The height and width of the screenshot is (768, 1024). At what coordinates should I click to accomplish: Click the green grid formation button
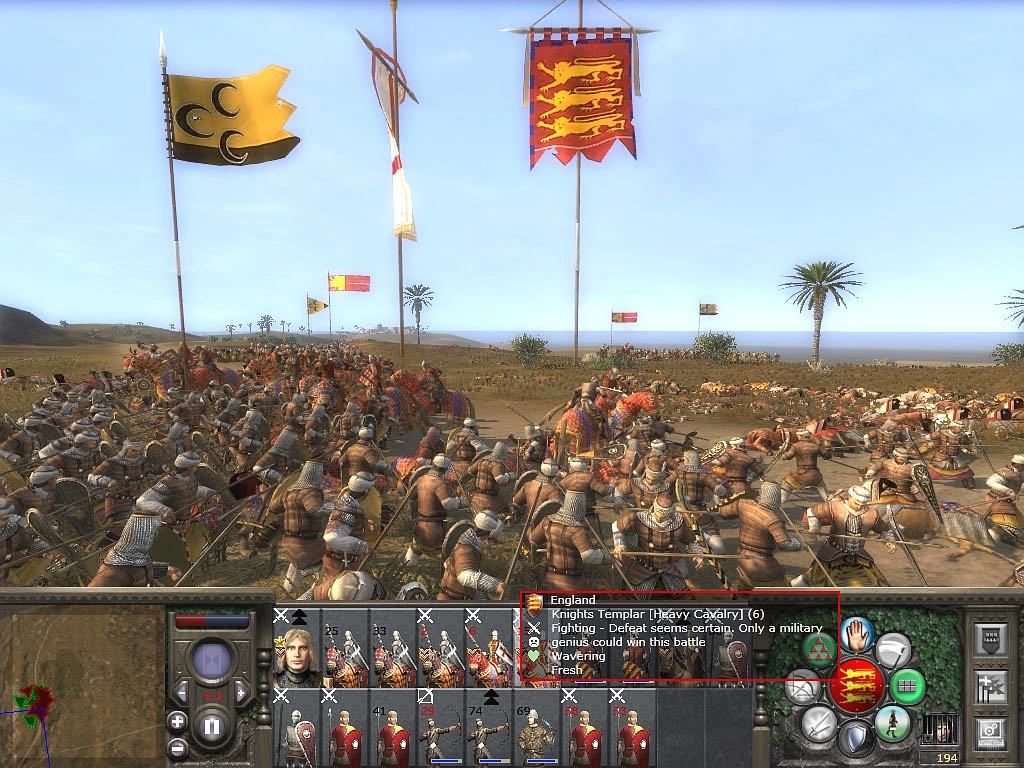tap(908, 687)
